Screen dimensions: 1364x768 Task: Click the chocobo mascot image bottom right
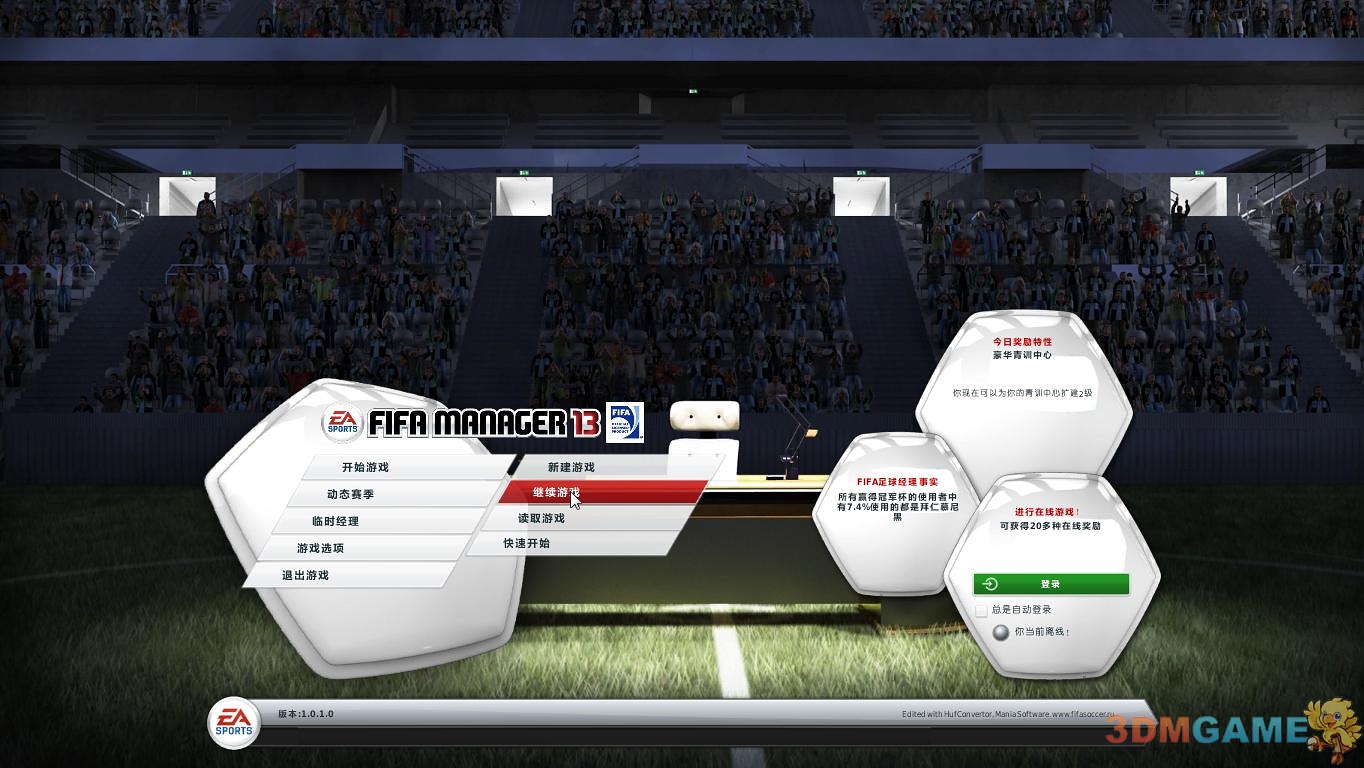coord(1330,727)
